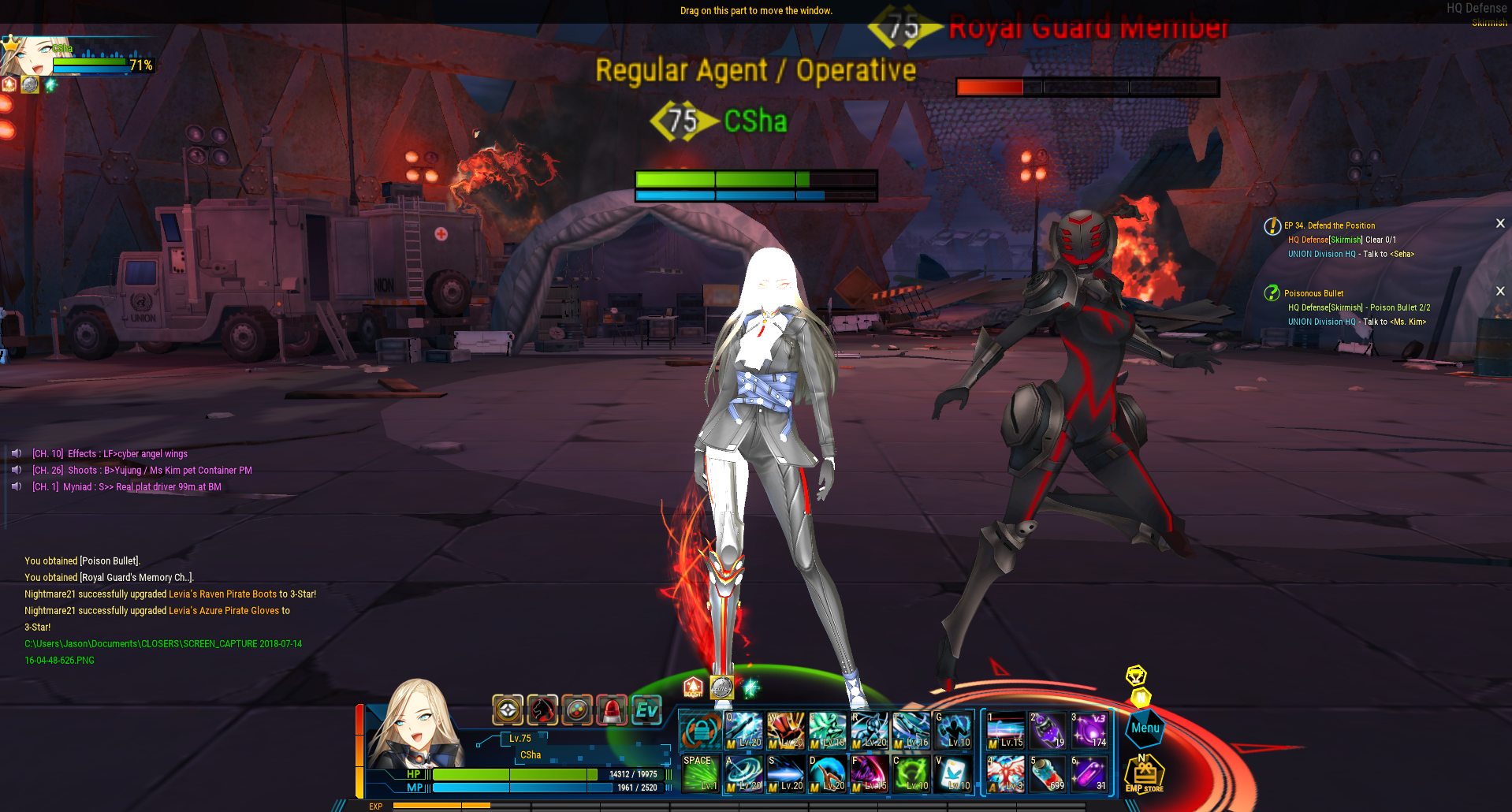
Task: Mute the CH. 10 chat speaker icon
Action: (x=16, y=453)
